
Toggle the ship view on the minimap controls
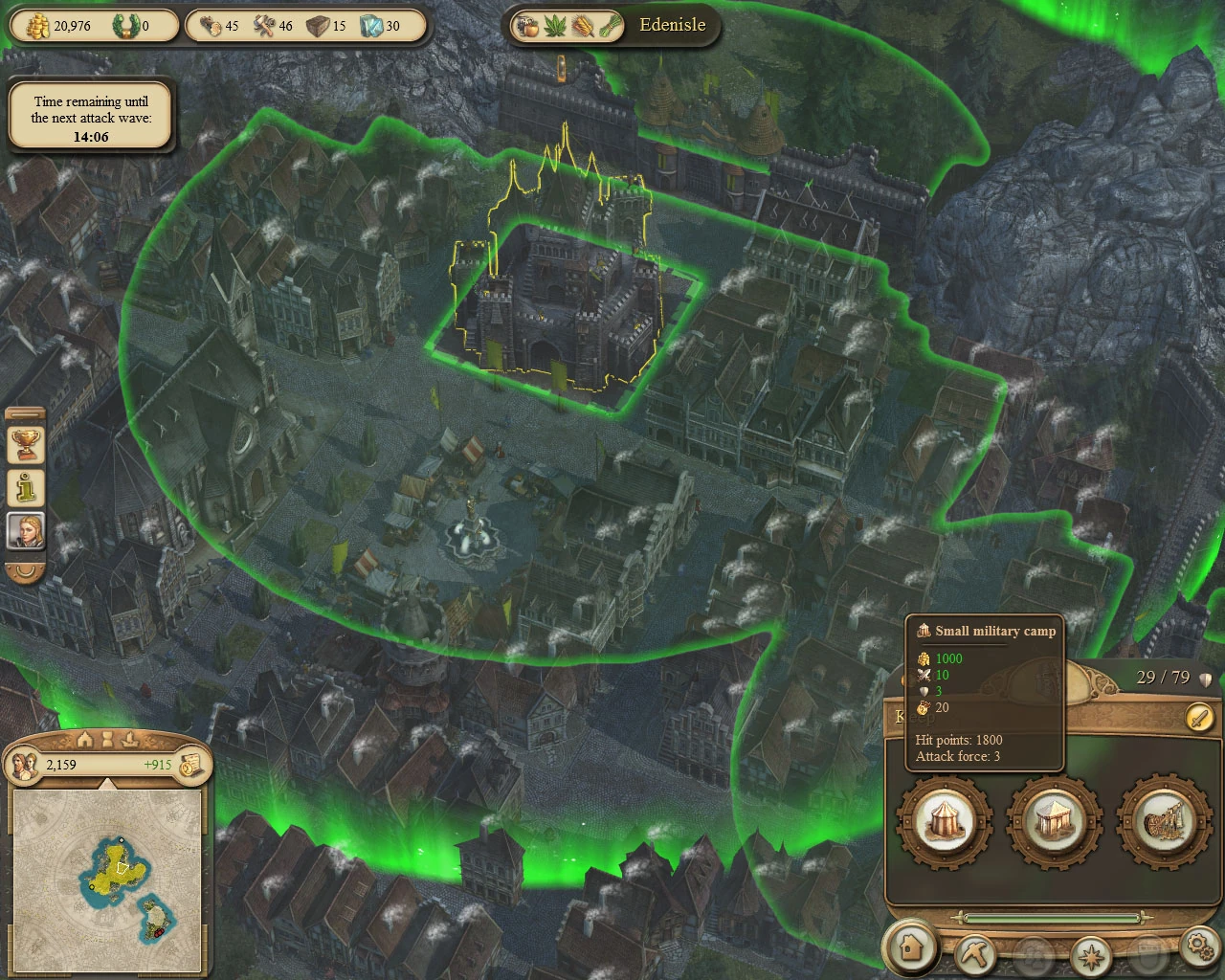point(130,740)
